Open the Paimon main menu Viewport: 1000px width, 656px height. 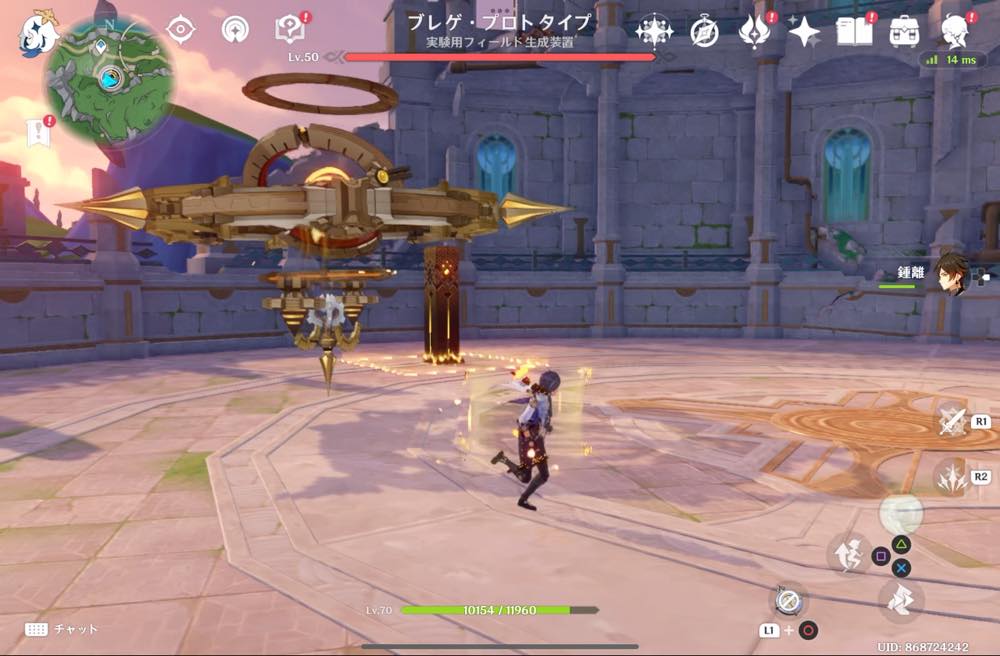[x=37, y=32]
